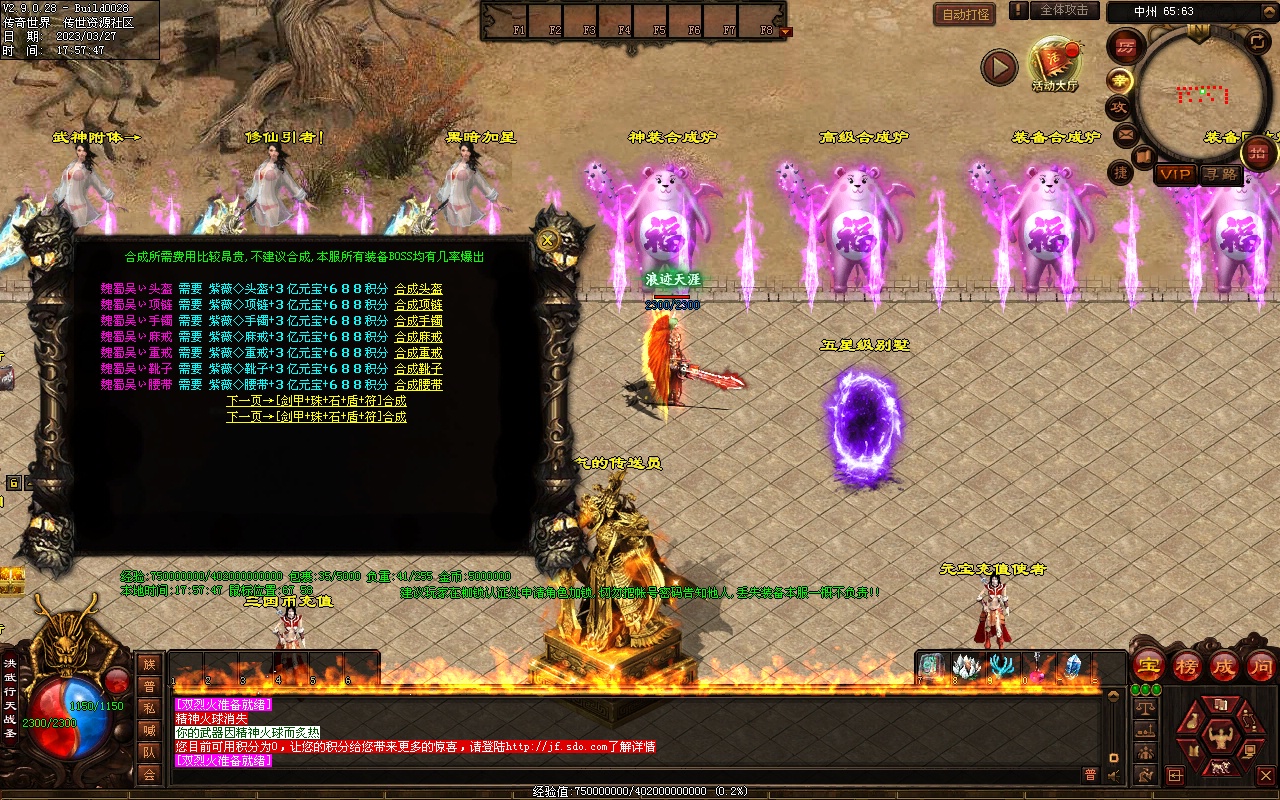Choose the 合成靴子 boots synthesis link
The height and width of the screenshot is (800, 1280).
point(418,369)
